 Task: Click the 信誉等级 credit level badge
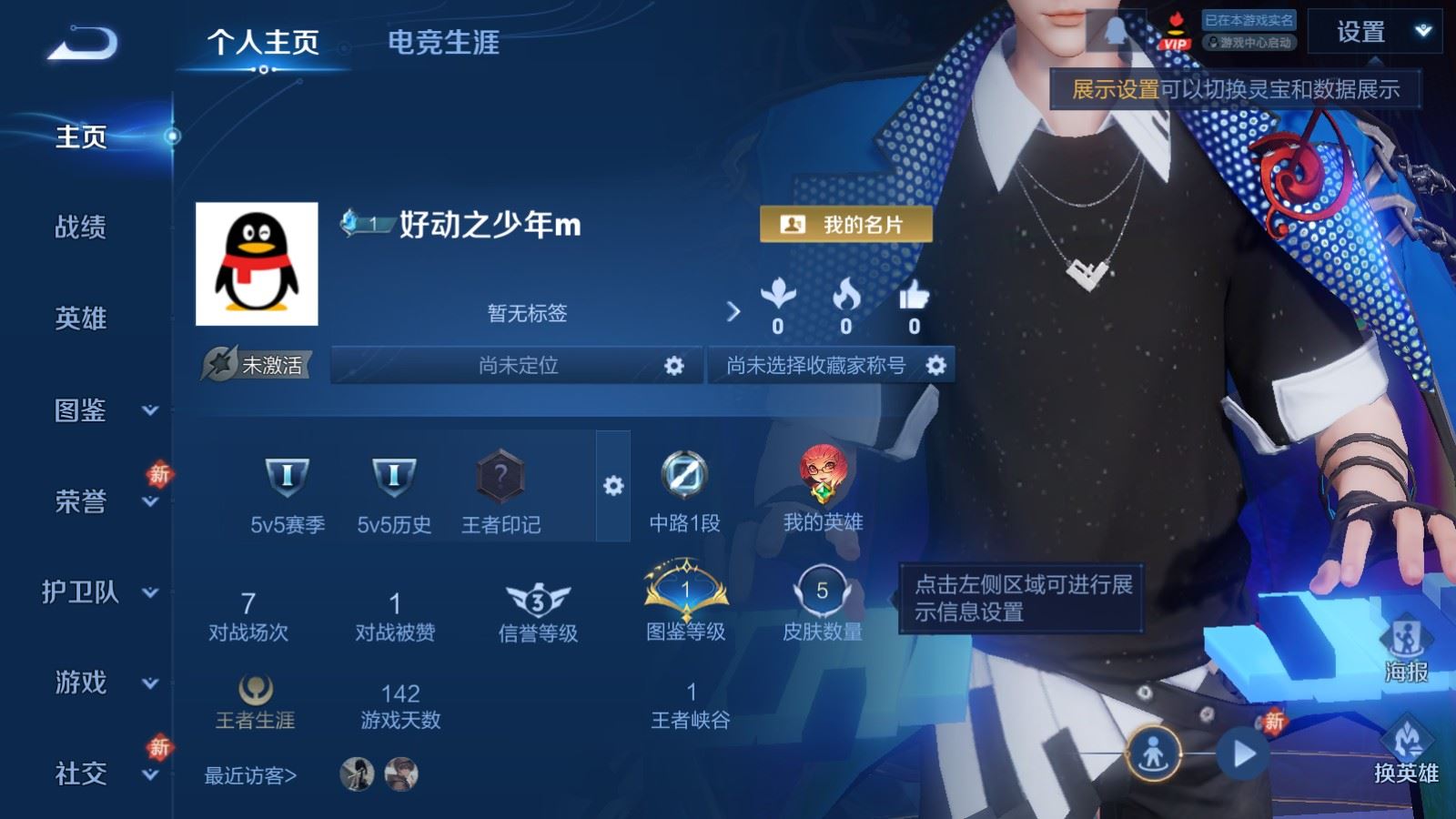pos(539,601)
